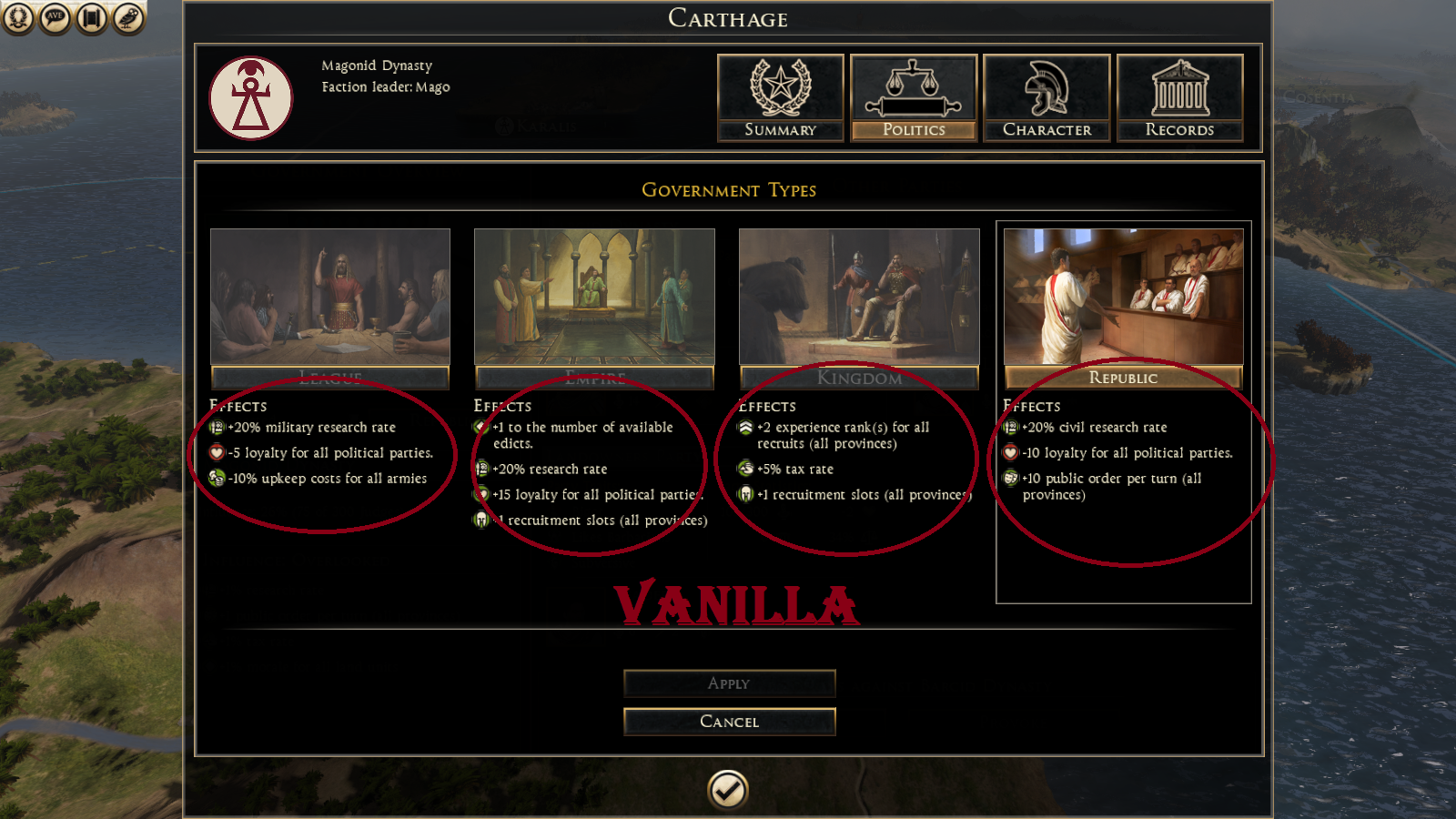Open the scroll icon menu
1456x819 pixels.
click(x=92, y=18)
